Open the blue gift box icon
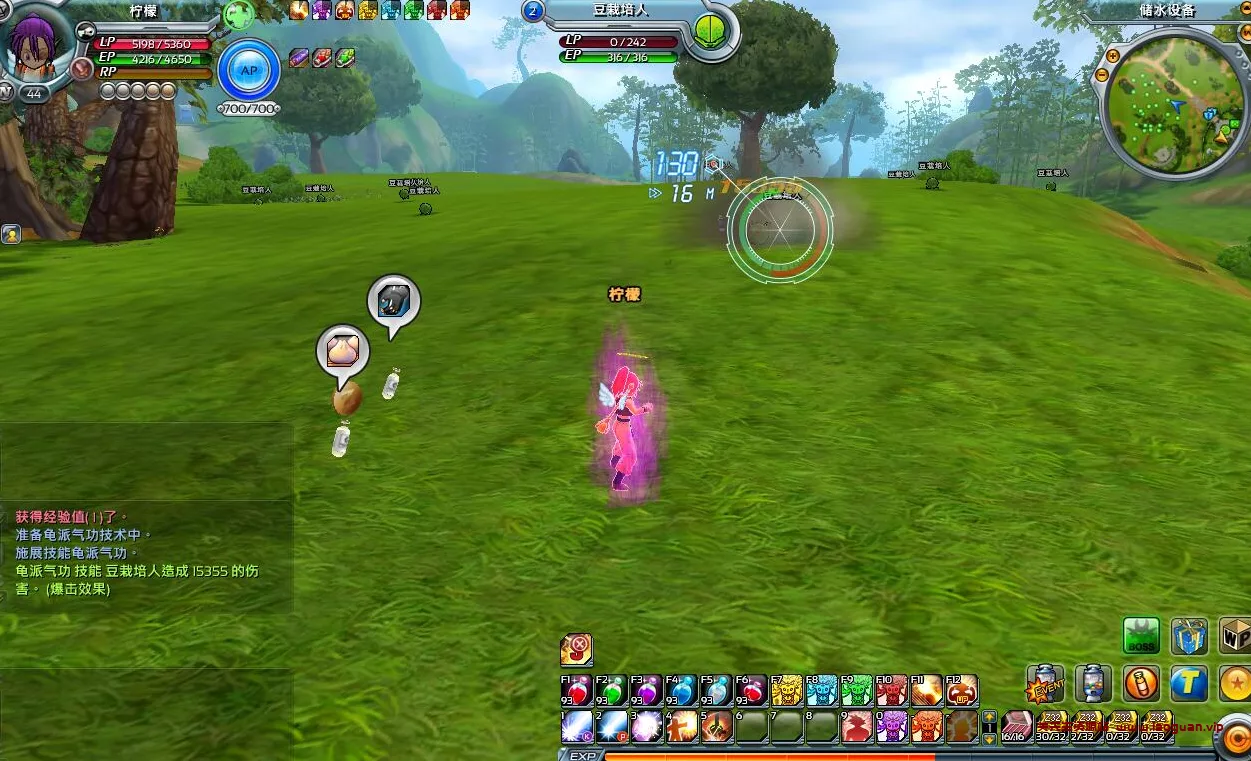Image resolution: width=1251 pixels, height=761 pixels. click(x=1189, y=636)
